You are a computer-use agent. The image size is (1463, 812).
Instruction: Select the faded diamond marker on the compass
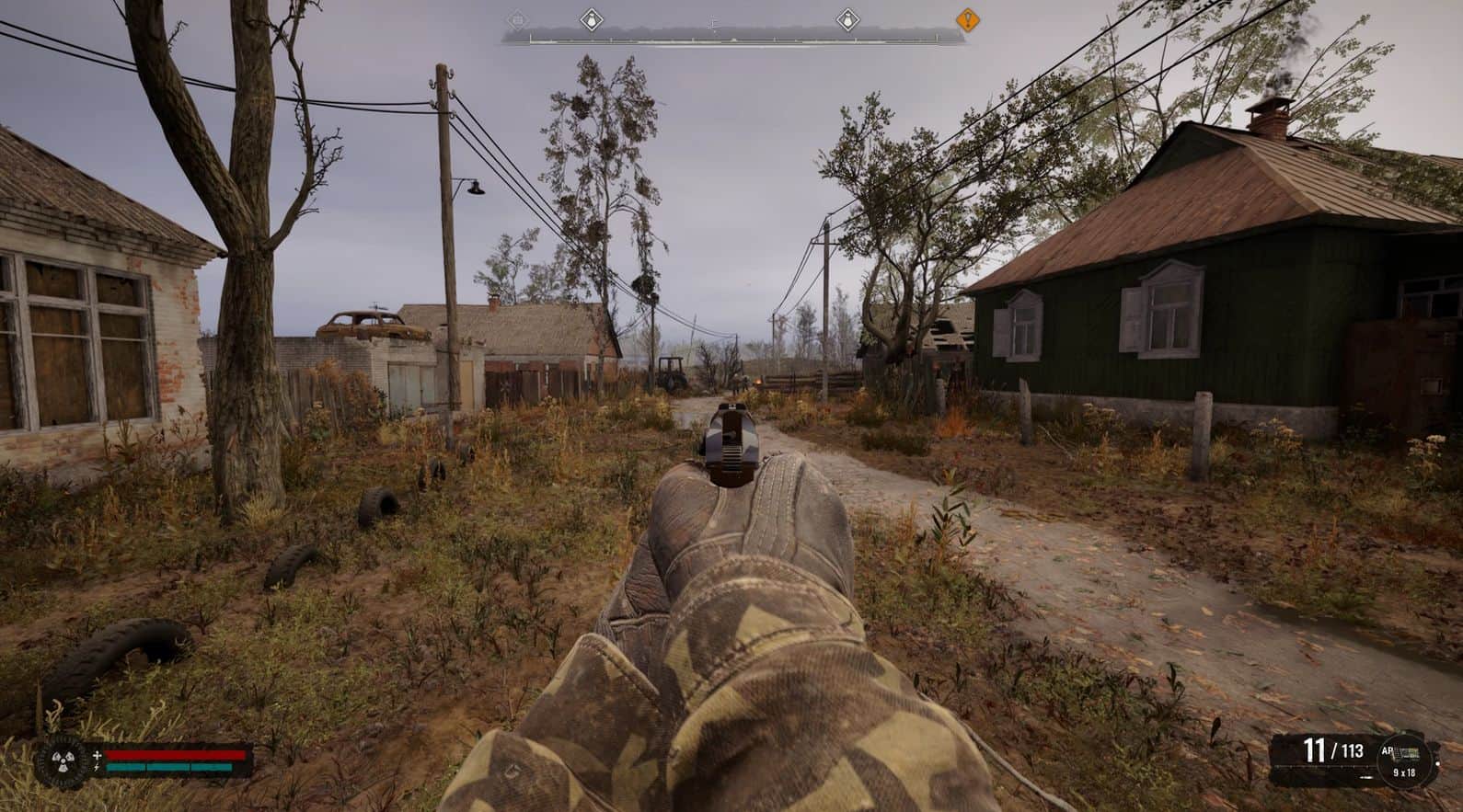click(x=517, y=18)
